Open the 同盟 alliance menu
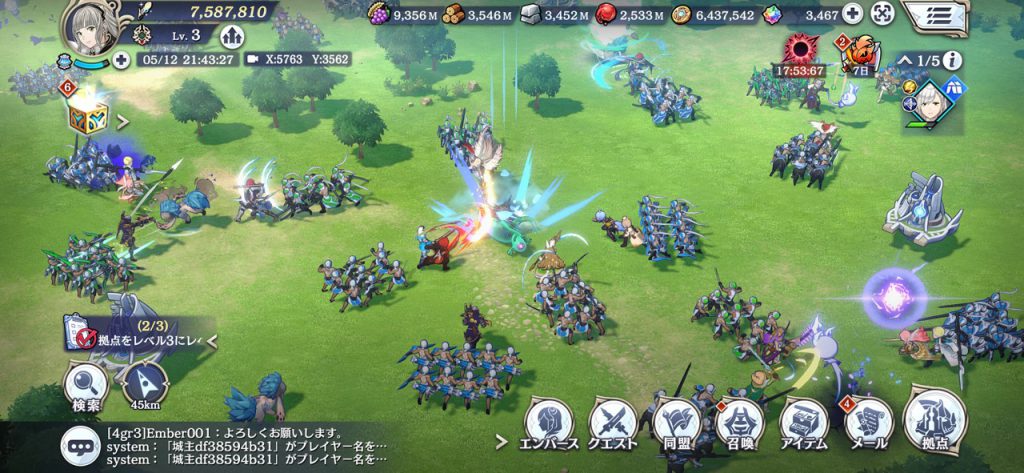 click(677, 425)
